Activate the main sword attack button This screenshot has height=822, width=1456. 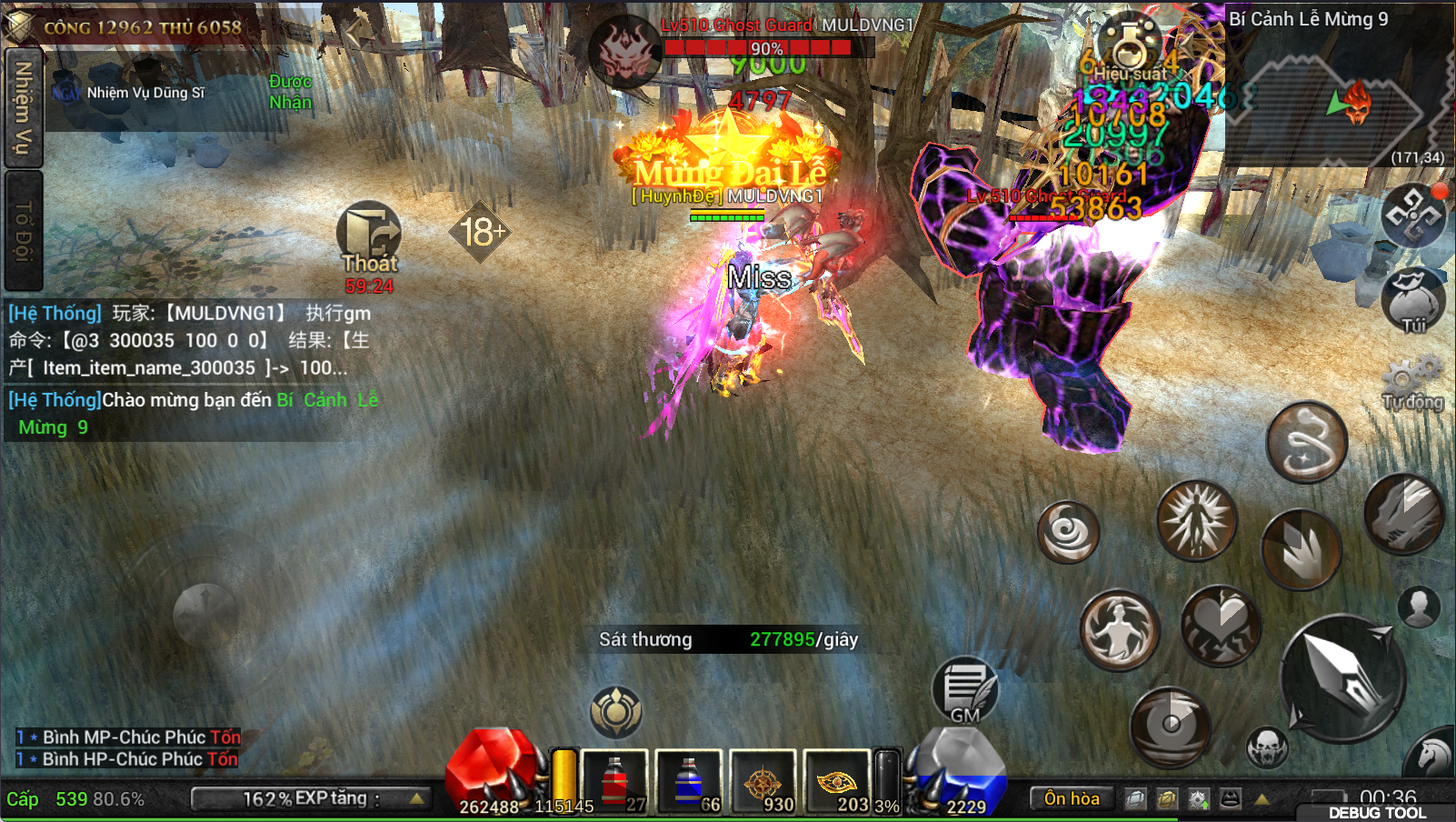pyautogui.click(x=1342, y=677)
